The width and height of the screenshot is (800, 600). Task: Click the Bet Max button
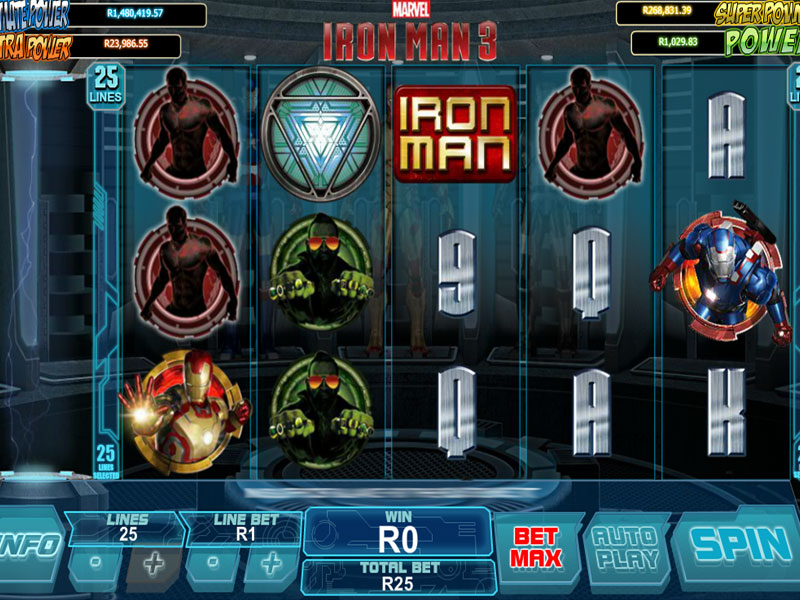537,548
